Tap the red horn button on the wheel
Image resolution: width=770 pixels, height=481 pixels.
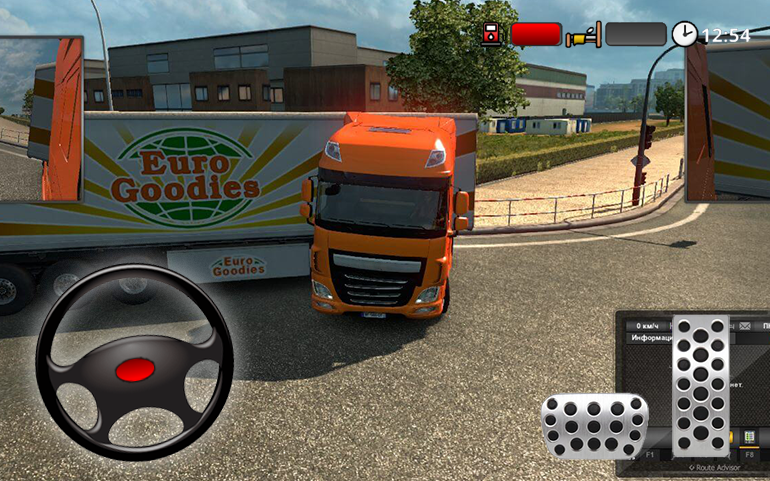click(135, 370)
